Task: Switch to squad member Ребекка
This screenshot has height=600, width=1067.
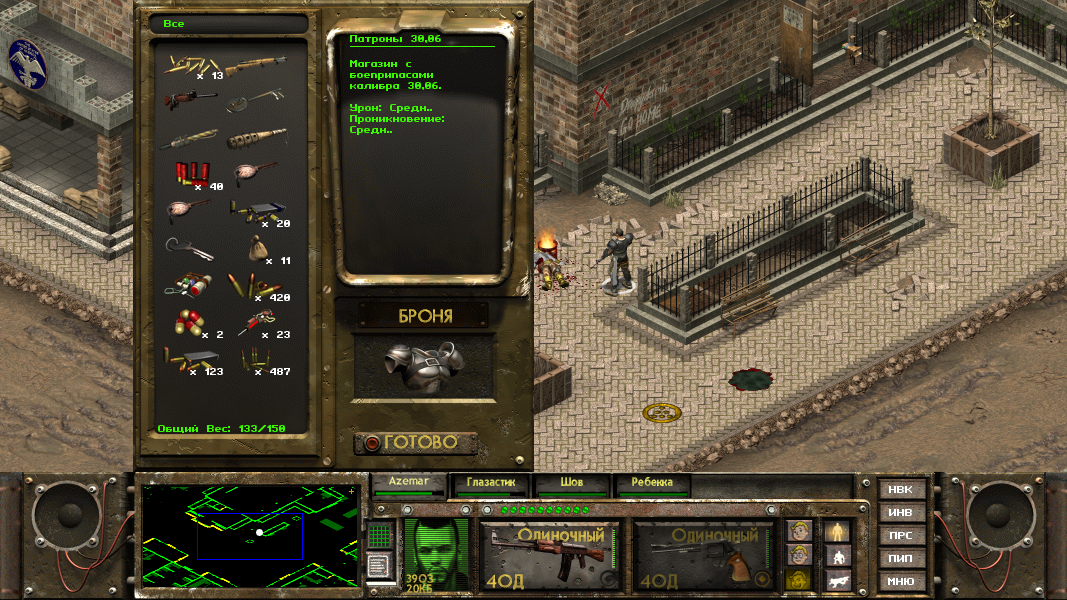Action: pos(652,483)
